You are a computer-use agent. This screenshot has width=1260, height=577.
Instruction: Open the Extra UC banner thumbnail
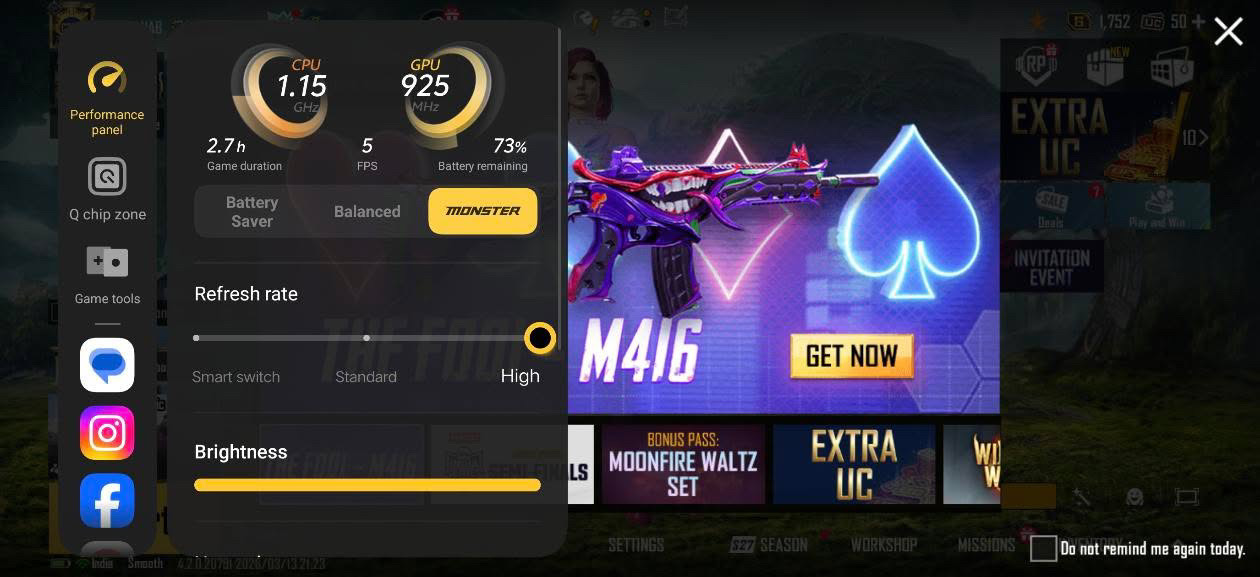tap(853, 464)
